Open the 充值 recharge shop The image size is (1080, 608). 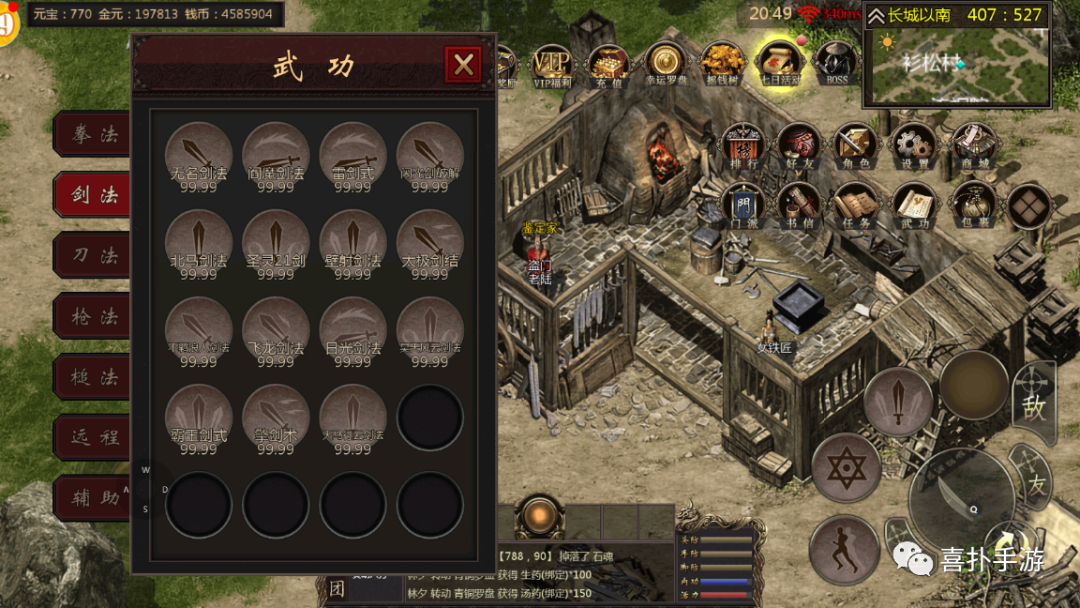pos(608,65)
